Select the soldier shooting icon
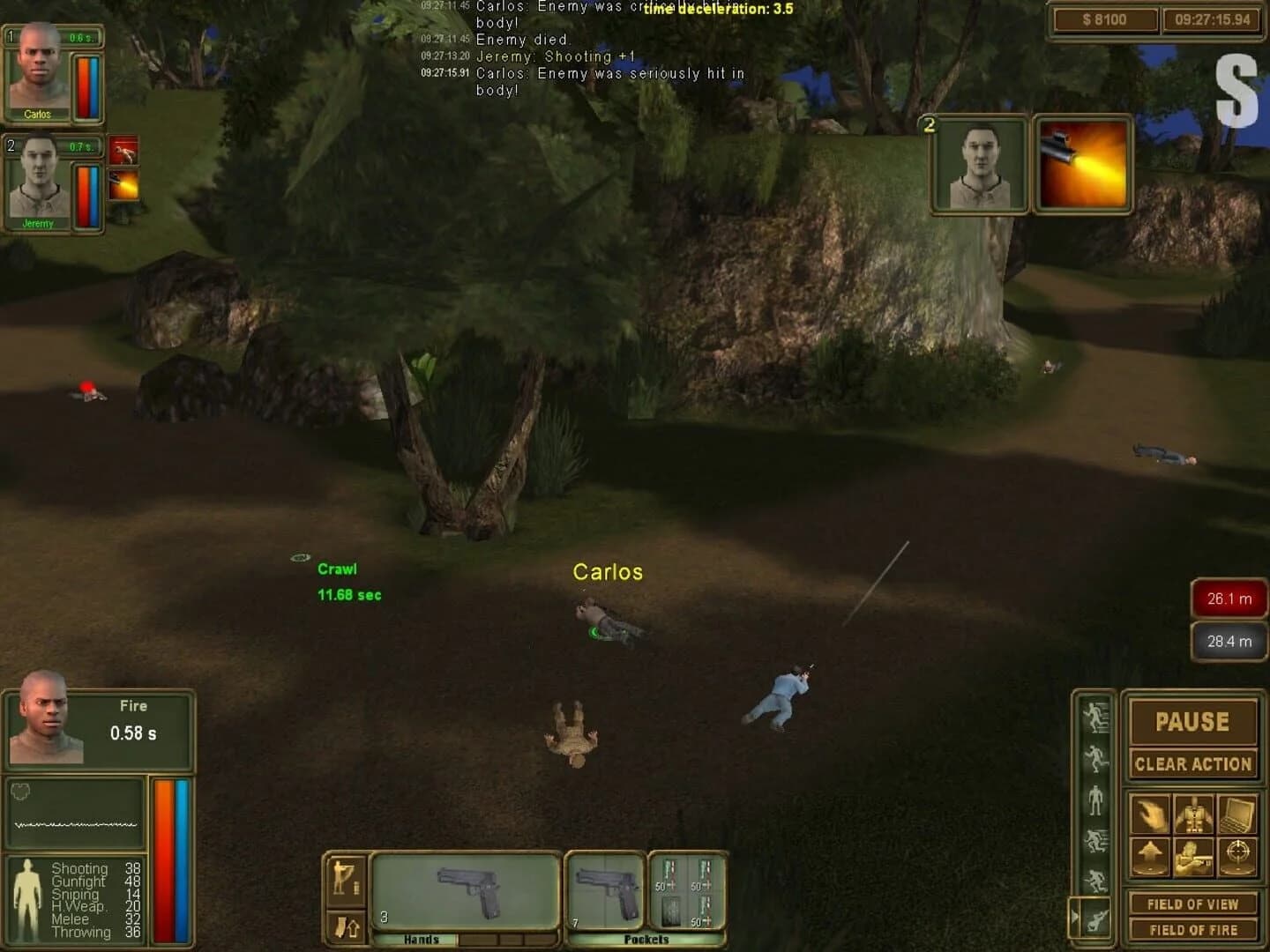 point(1192,856)
